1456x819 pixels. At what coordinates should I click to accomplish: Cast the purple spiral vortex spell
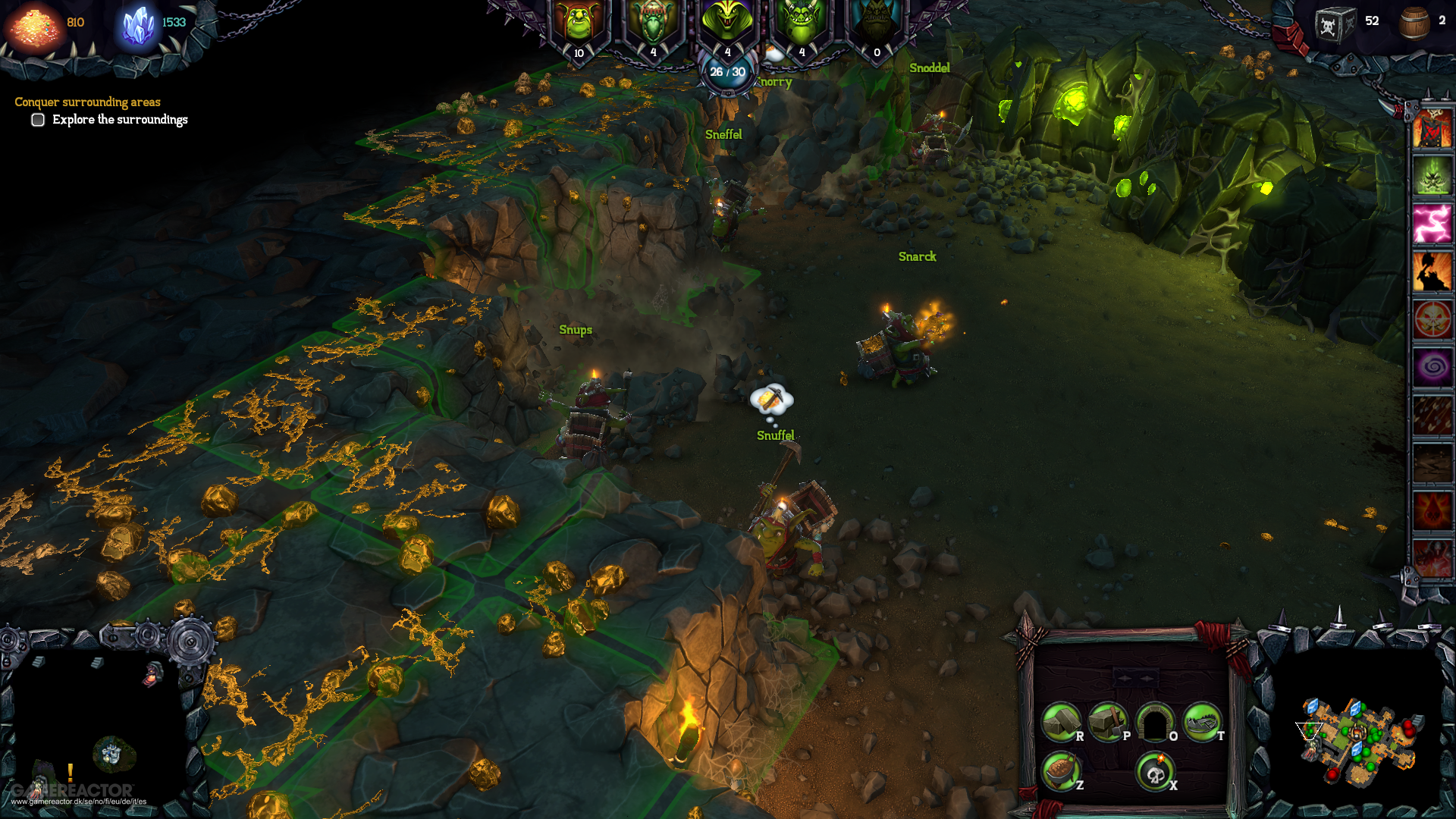pyautogui.click(x=1432, y=368)
